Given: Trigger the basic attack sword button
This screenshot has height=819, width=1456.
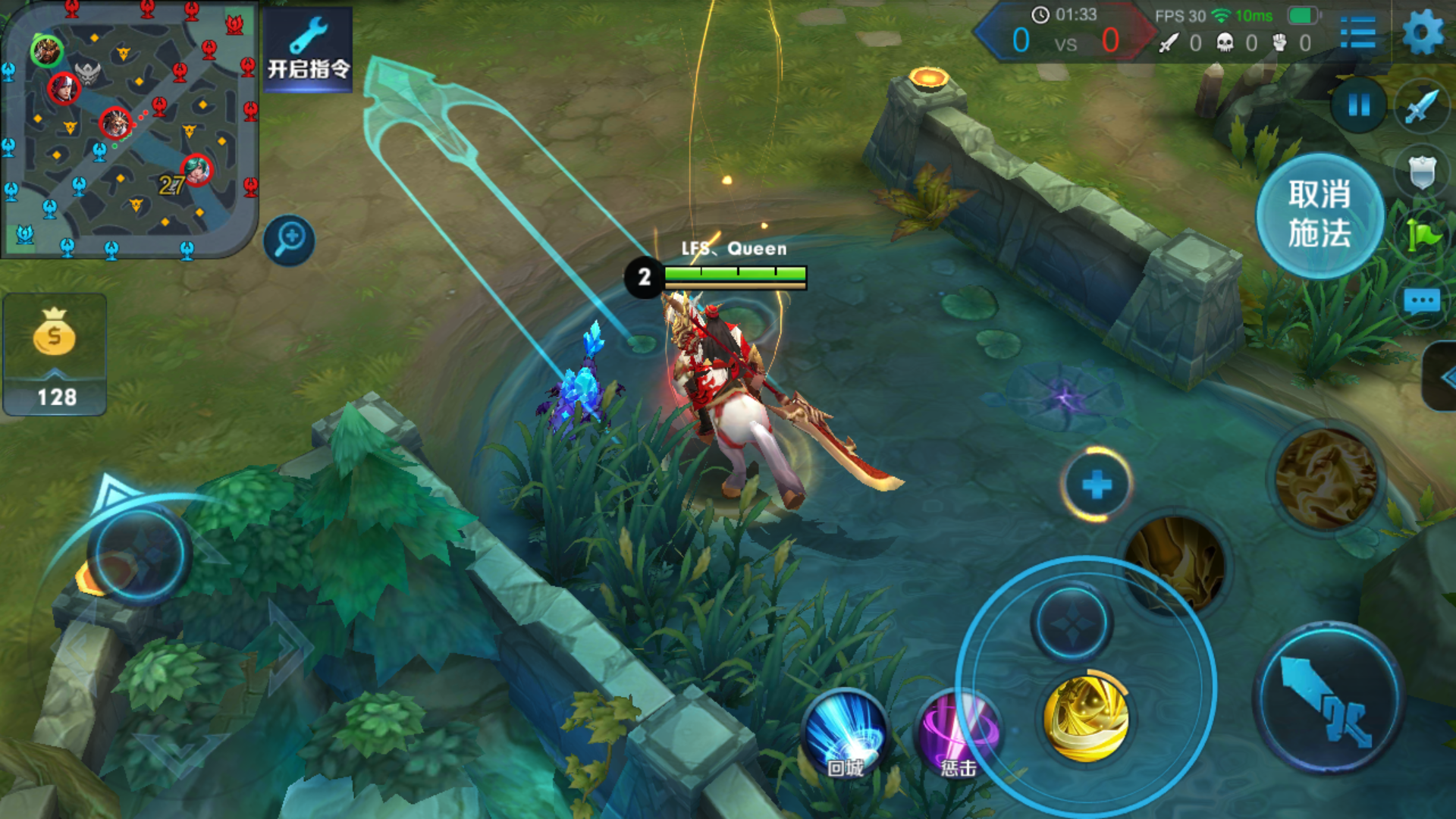Looking at the screenshot, I should click(x=1327, y=699).
